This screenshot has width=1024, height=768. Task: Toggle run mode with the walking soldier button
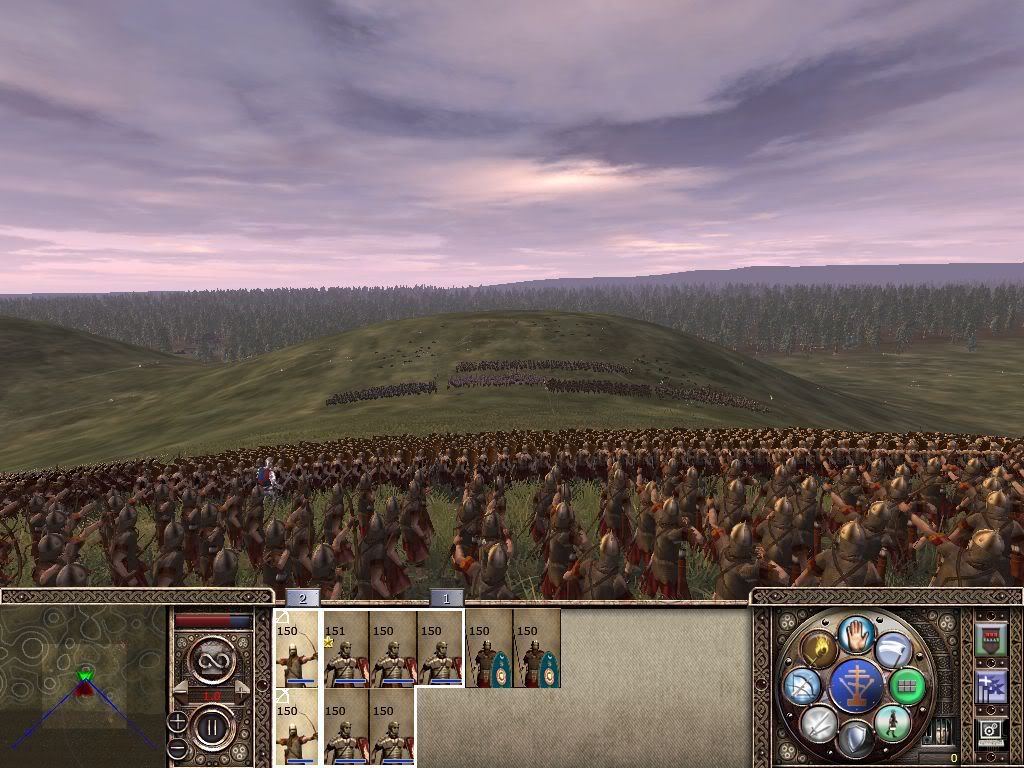[x=892, y=722]
